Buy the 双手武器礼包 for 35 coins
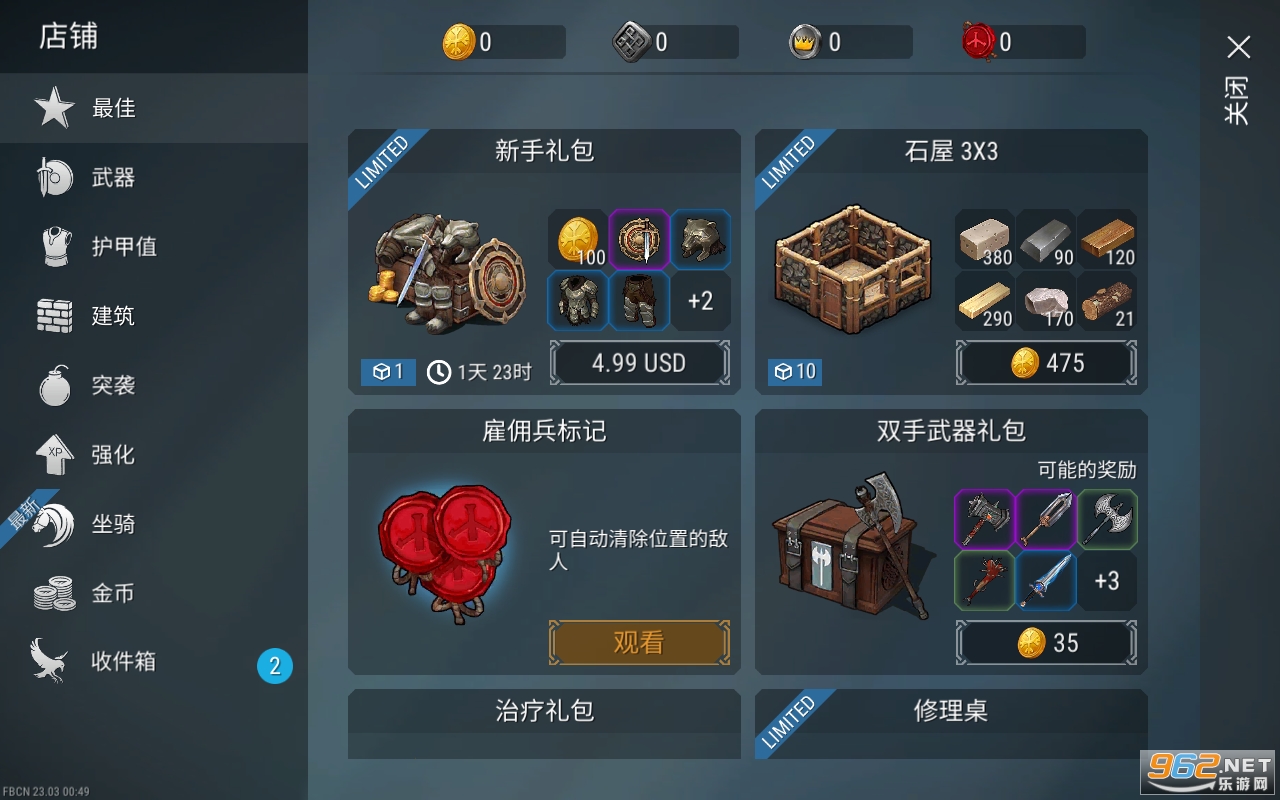 (x=1046, y=643)
